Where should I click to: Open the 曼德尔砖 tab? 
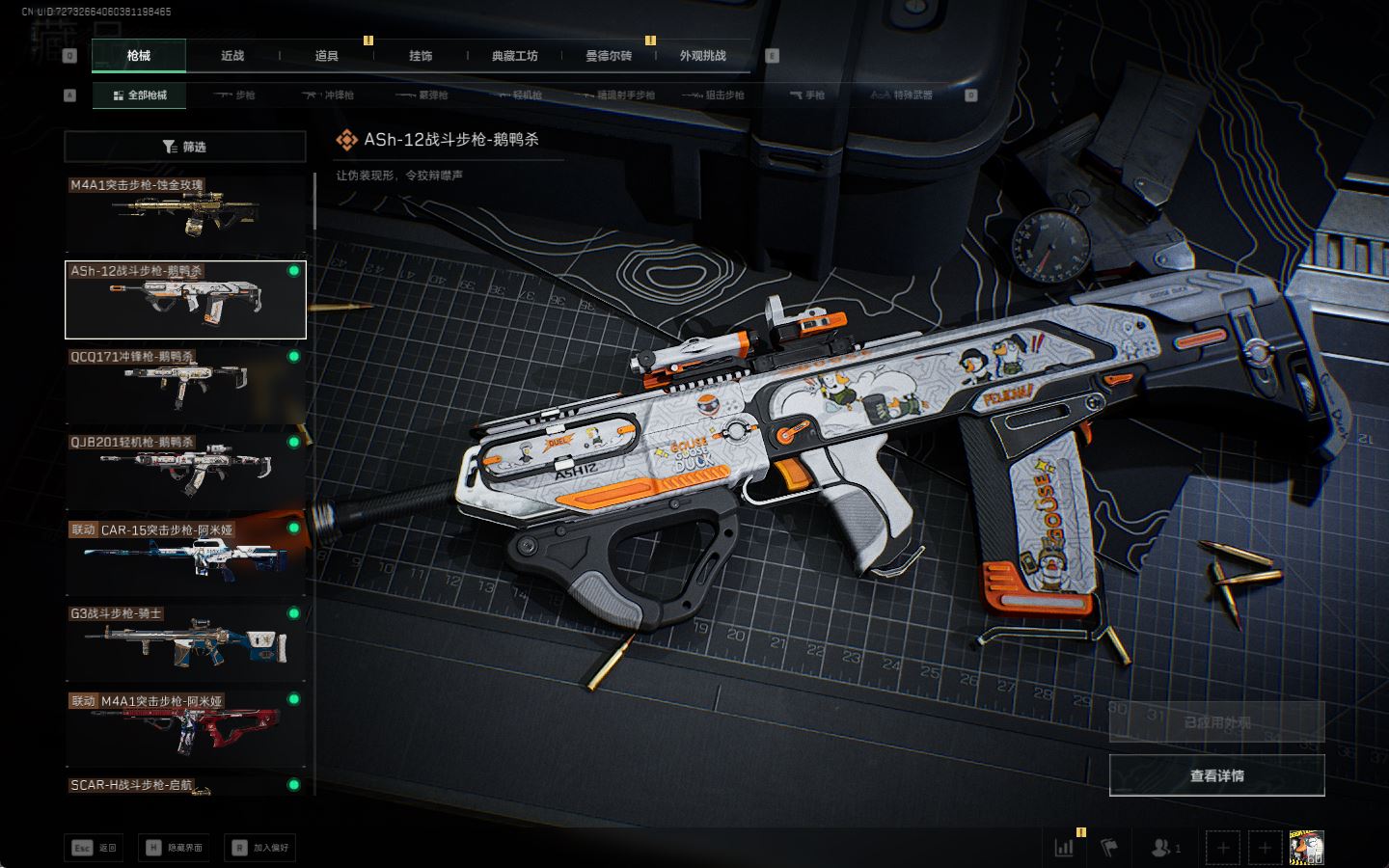point(609,56)
